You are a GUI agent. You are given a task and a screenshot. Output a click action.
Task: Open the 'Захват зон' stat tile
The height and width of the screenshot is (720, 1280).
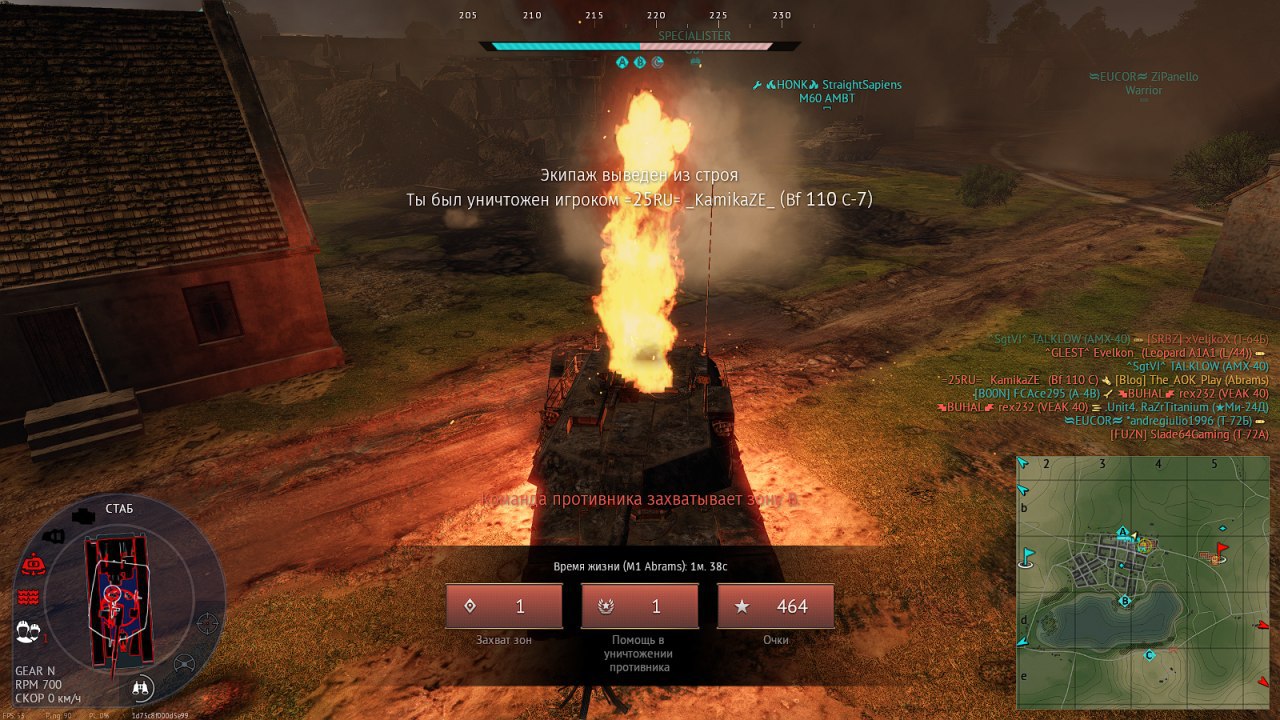coord(504,607)
